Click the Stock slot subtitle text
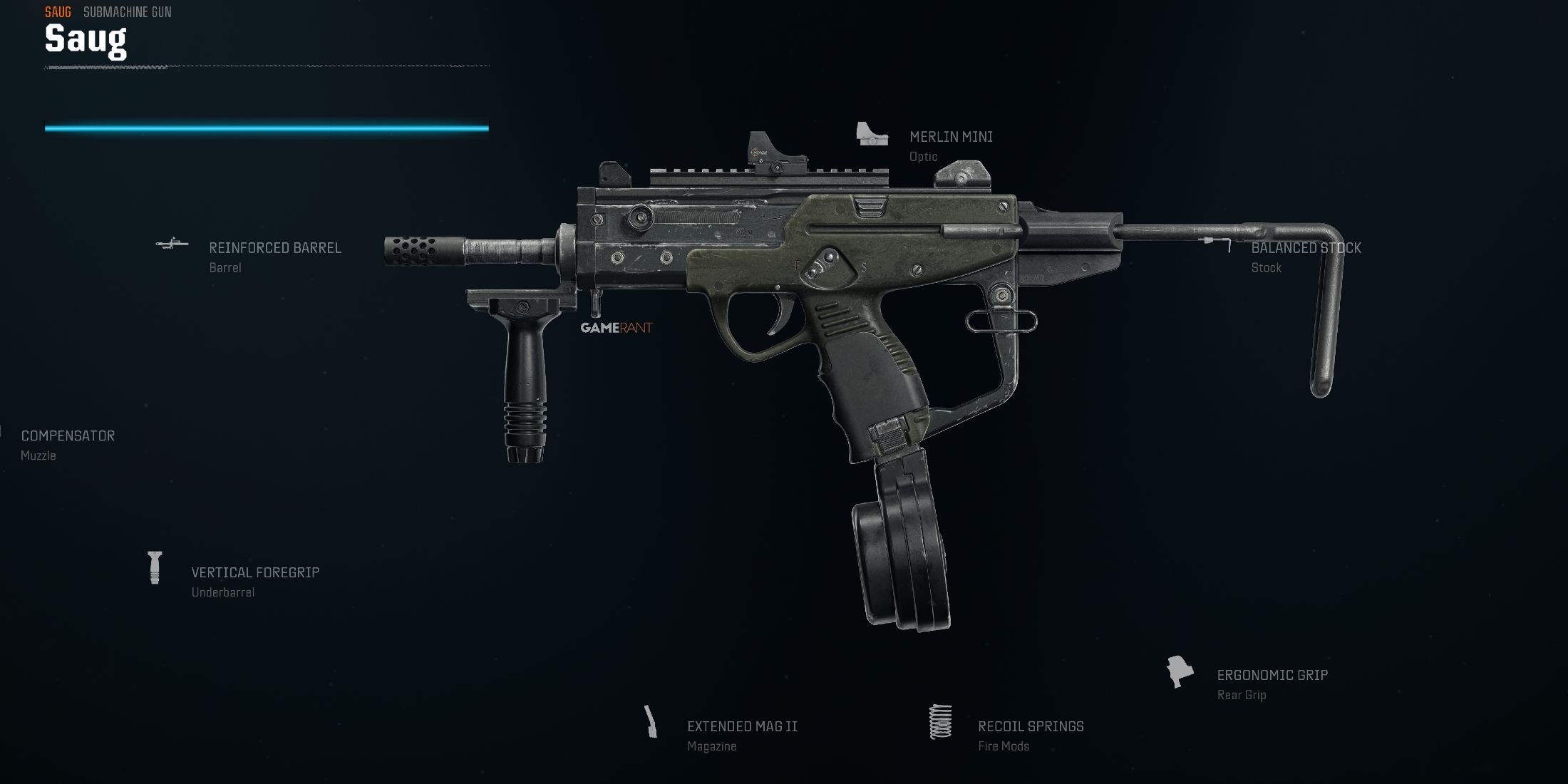 click(1266, 267)
